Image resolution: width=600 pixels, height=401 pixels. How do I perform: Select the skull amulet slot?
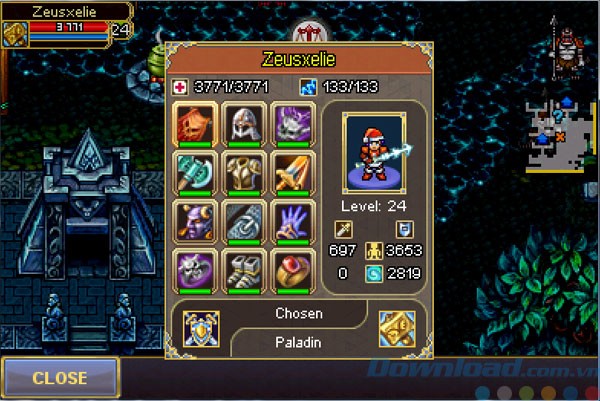[x=196, y=271]
